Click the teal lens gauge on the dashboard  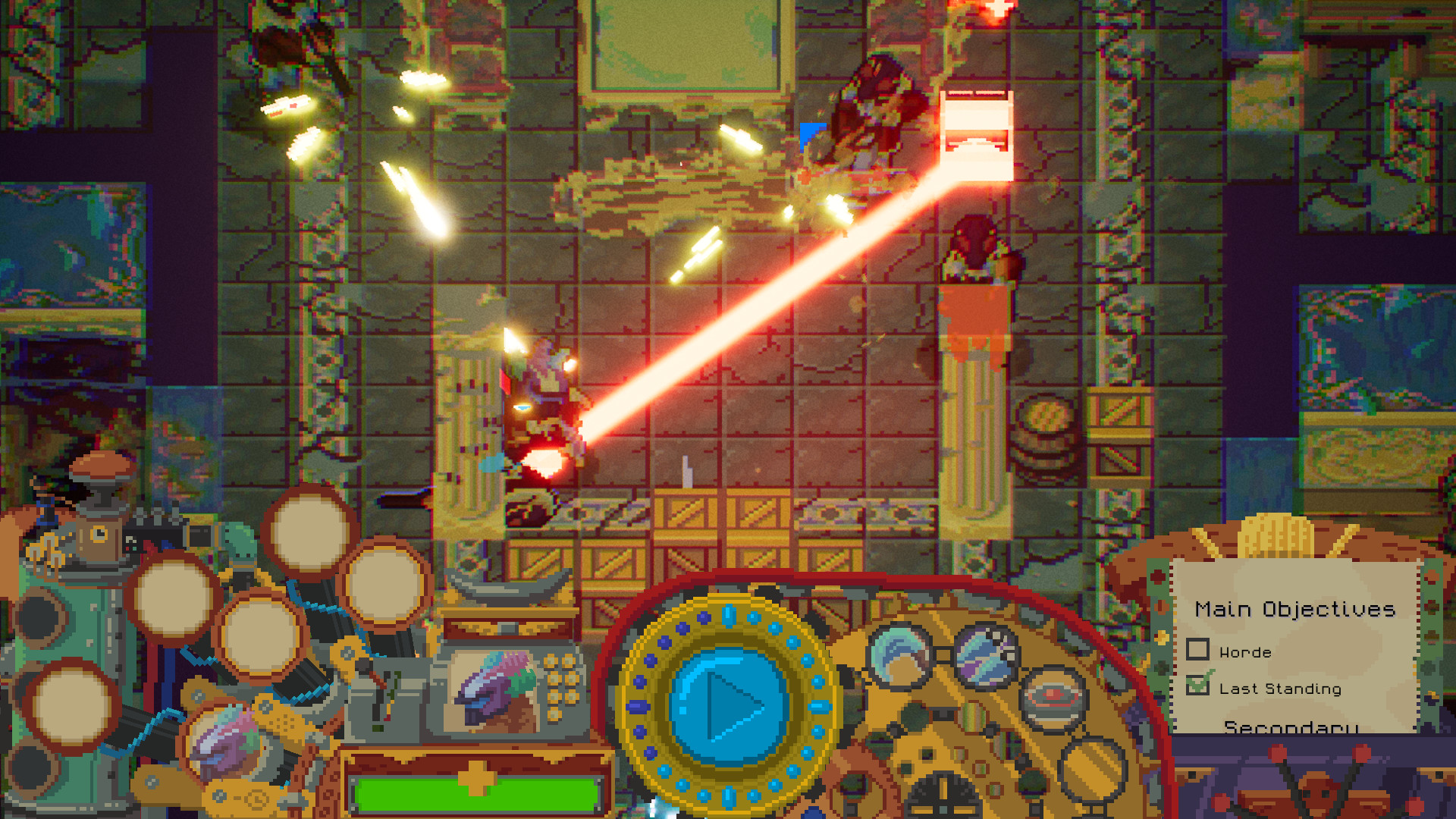[x=899, y=657]
